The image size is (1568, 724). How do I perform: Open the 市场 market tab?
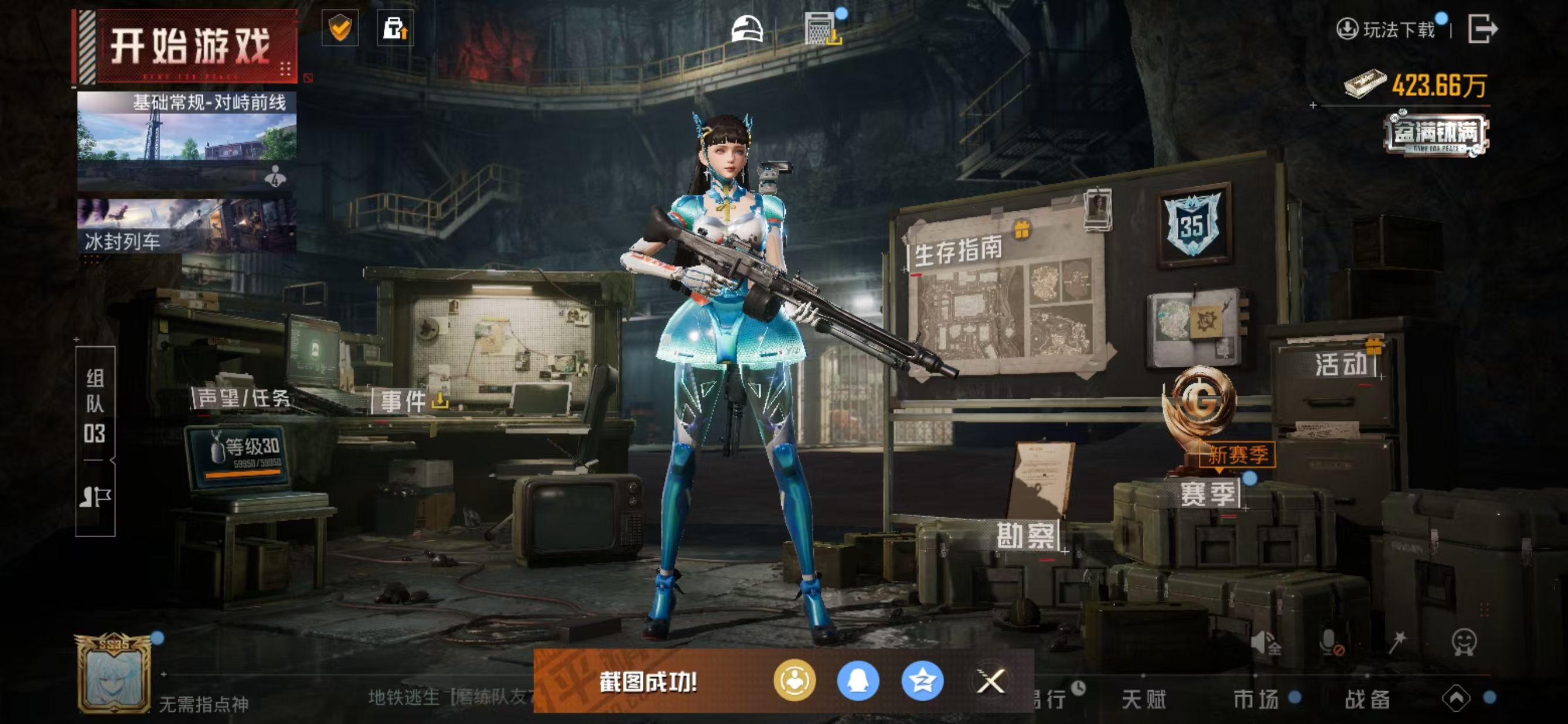[x=1256, y=699]
